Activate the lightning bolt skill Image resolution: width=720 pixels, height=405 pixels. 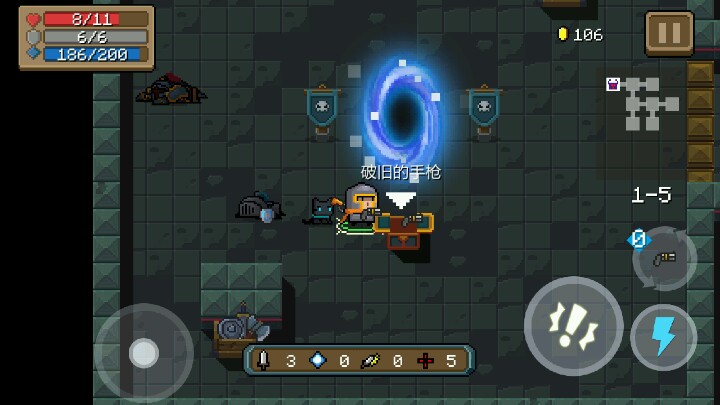coord(663,337)
